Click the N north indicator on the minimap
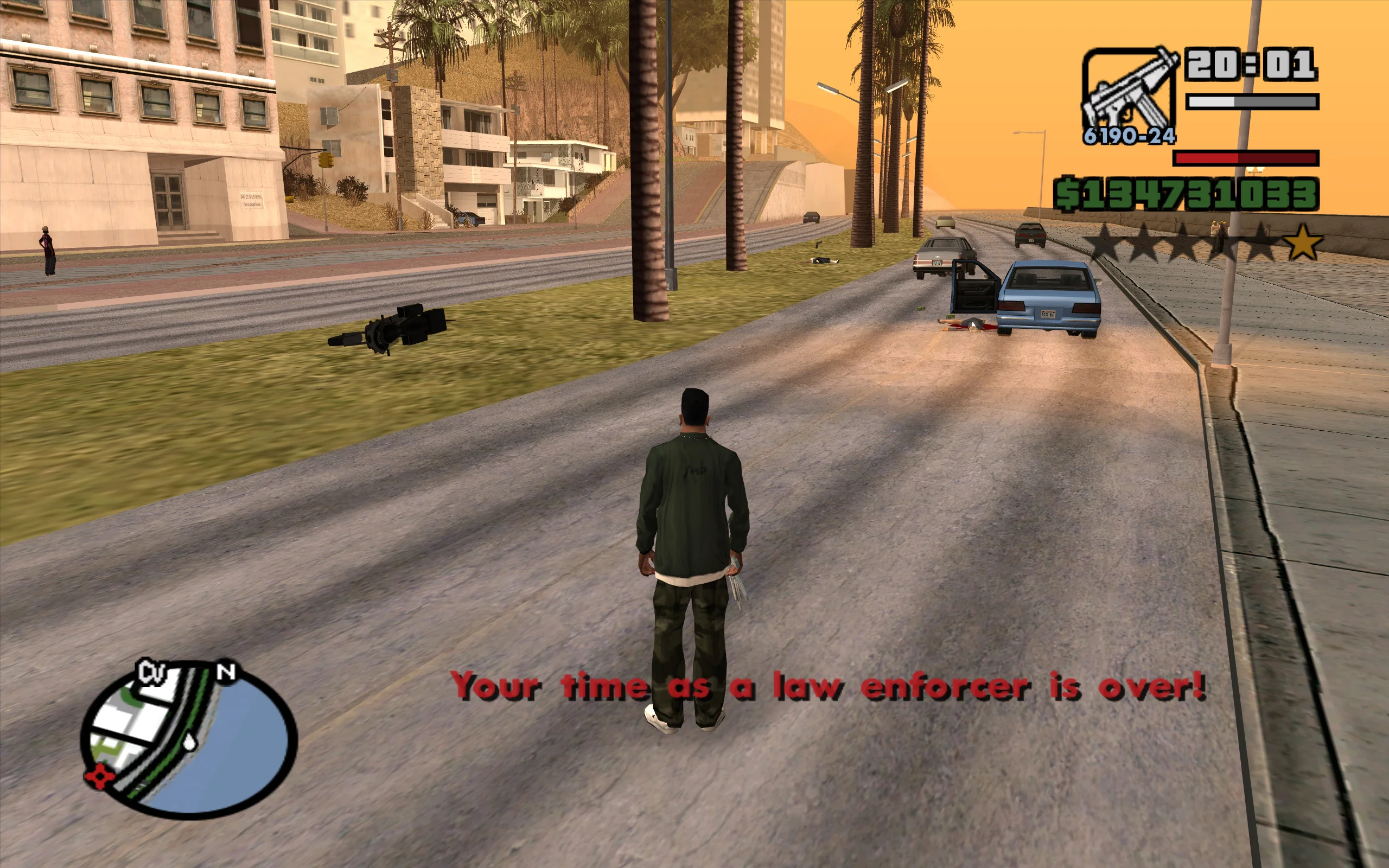Screen dimensions: 1389x868 pyautogui.click(x=227, y=672)
